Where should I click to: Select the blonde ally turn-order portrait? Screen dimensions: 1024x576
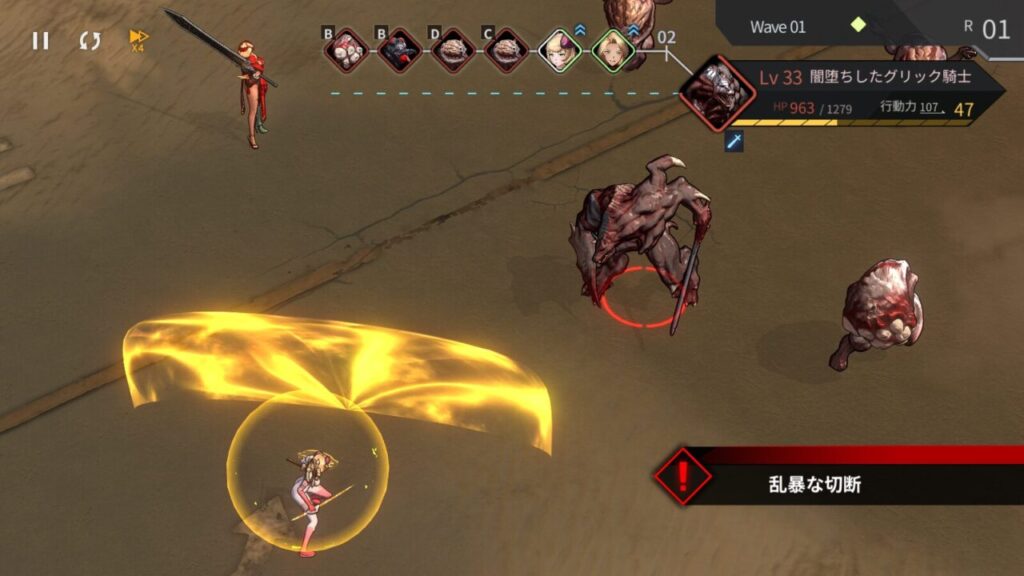(x=612, y=50)
